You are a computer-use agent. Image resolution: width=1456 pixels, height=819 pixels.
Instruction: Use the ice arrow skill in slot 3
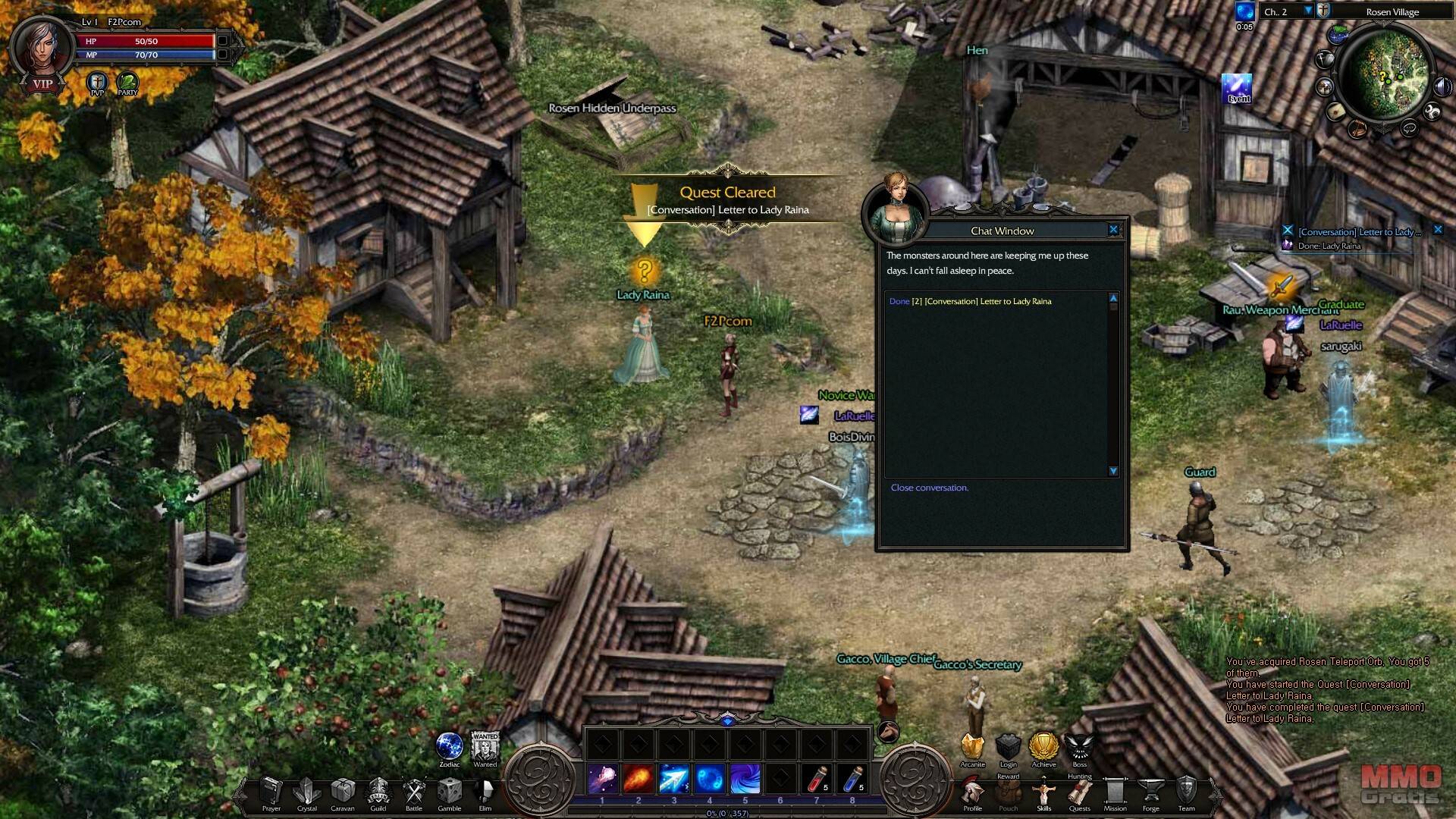click(673, 780)
